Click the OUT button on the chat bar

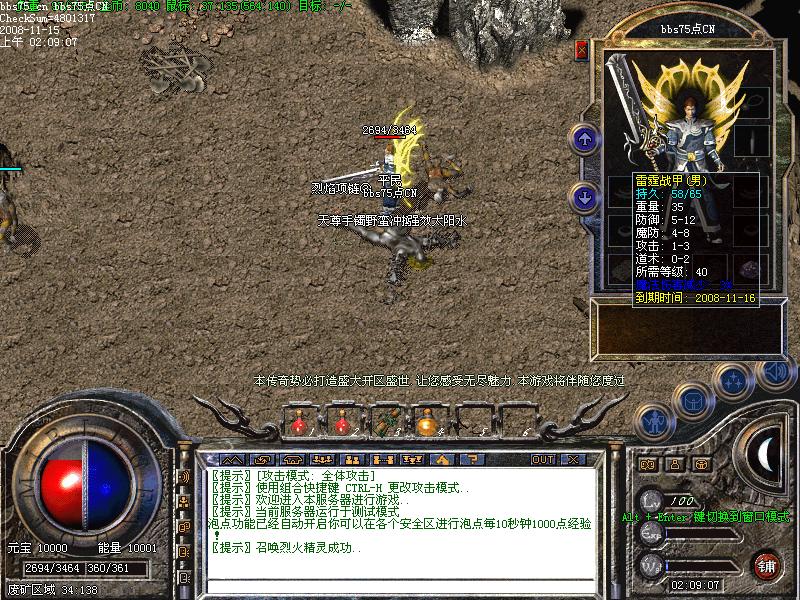click(x=542, y=460)
